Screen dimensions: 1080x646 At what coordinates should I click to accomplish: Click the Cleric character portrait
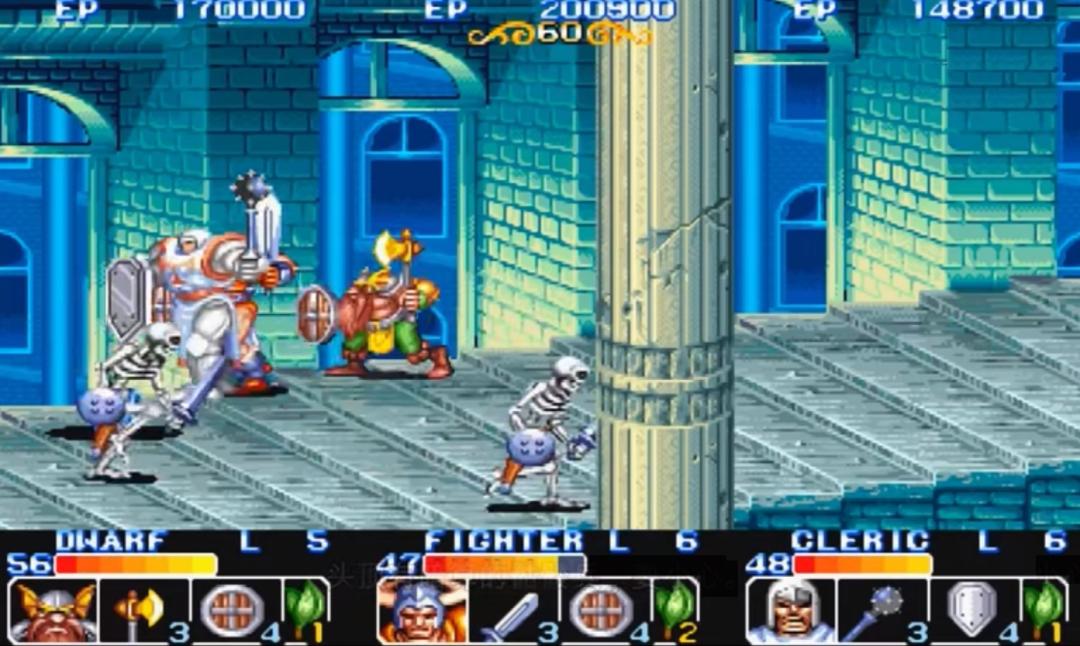(790, 611)
